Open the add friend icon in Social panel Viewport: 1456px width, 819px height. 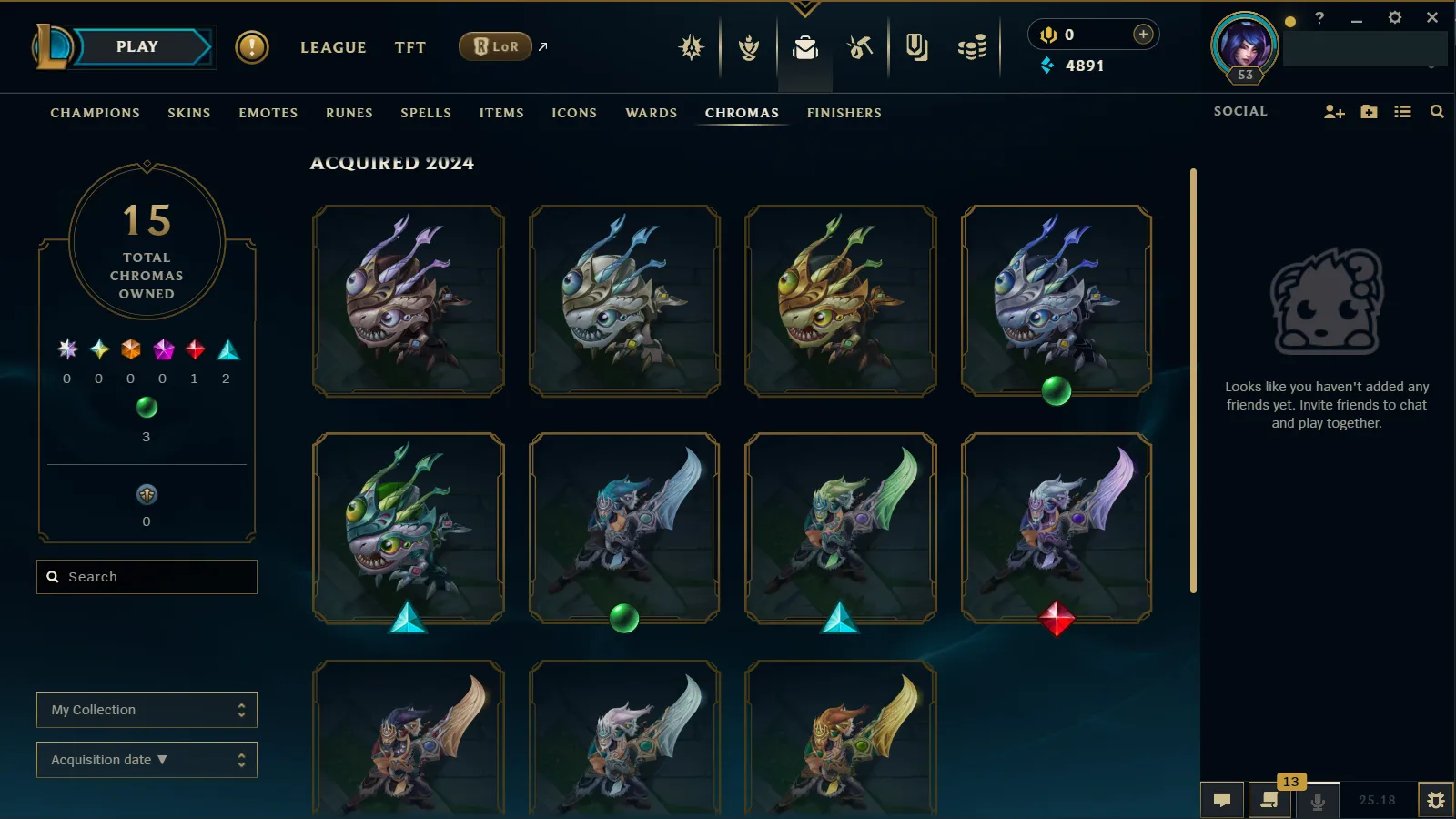pos(1334,111)
